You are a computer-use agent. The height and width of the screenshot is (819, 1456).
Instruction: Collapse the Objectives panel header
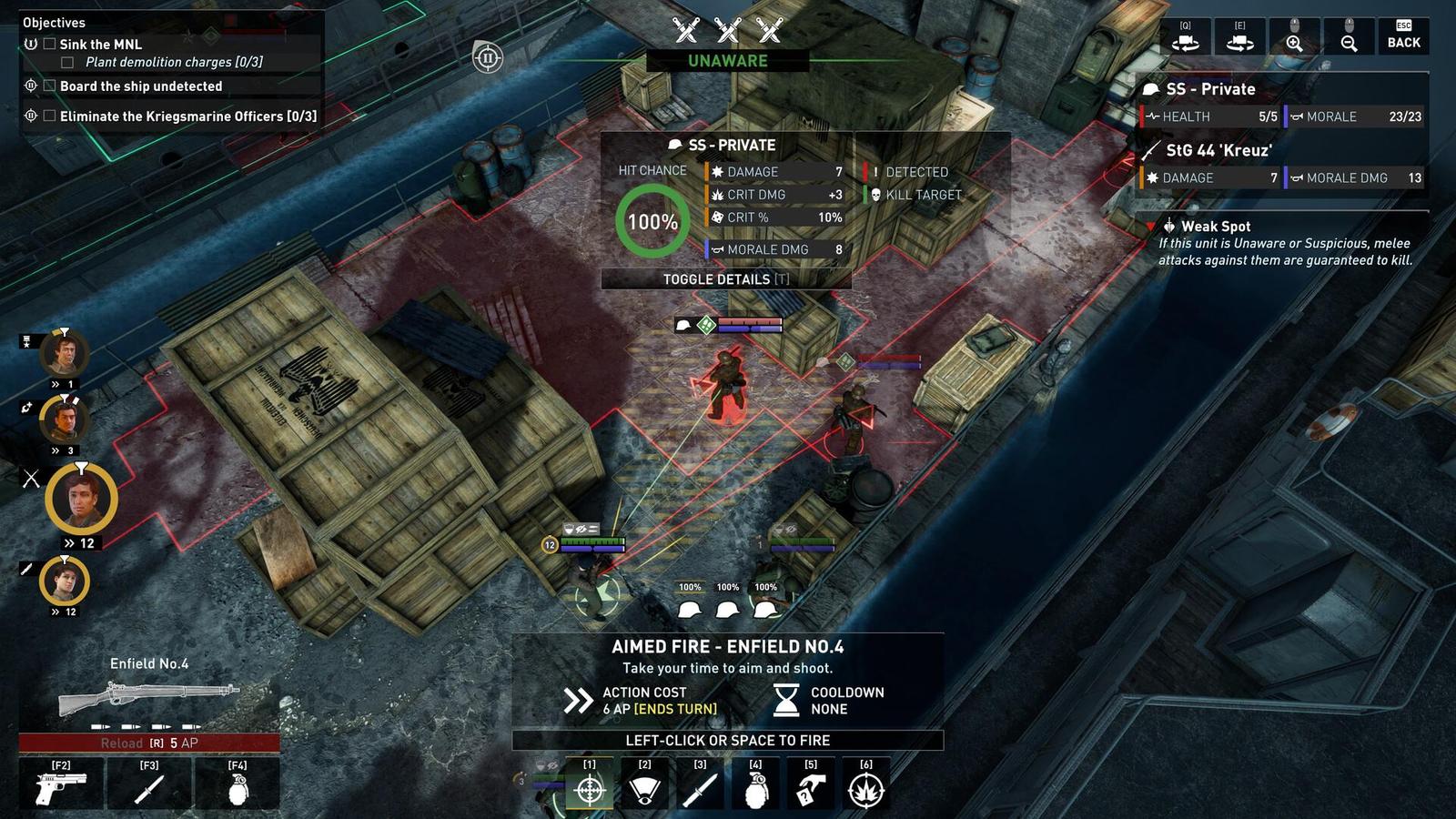(54, 22)
